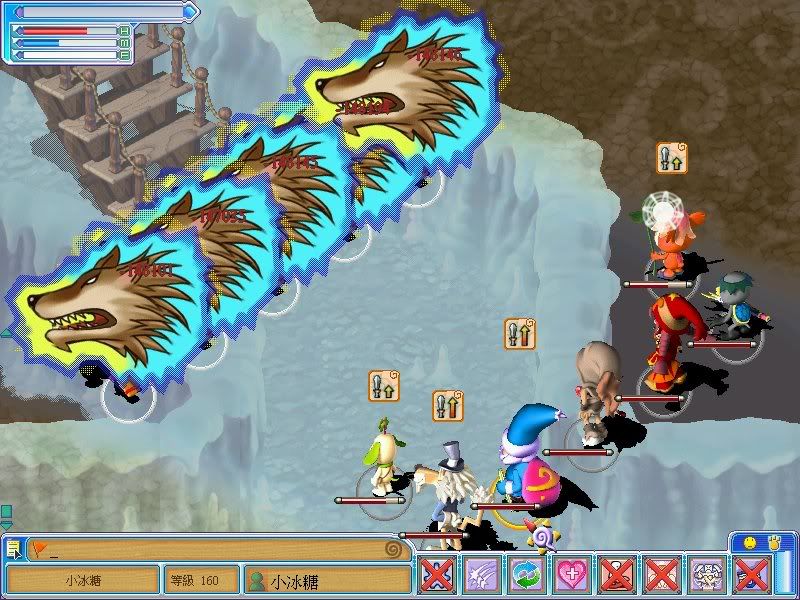Activate the shooting star skill icon
This screenshot has width=800, height=600.
[x=481, y=577]
